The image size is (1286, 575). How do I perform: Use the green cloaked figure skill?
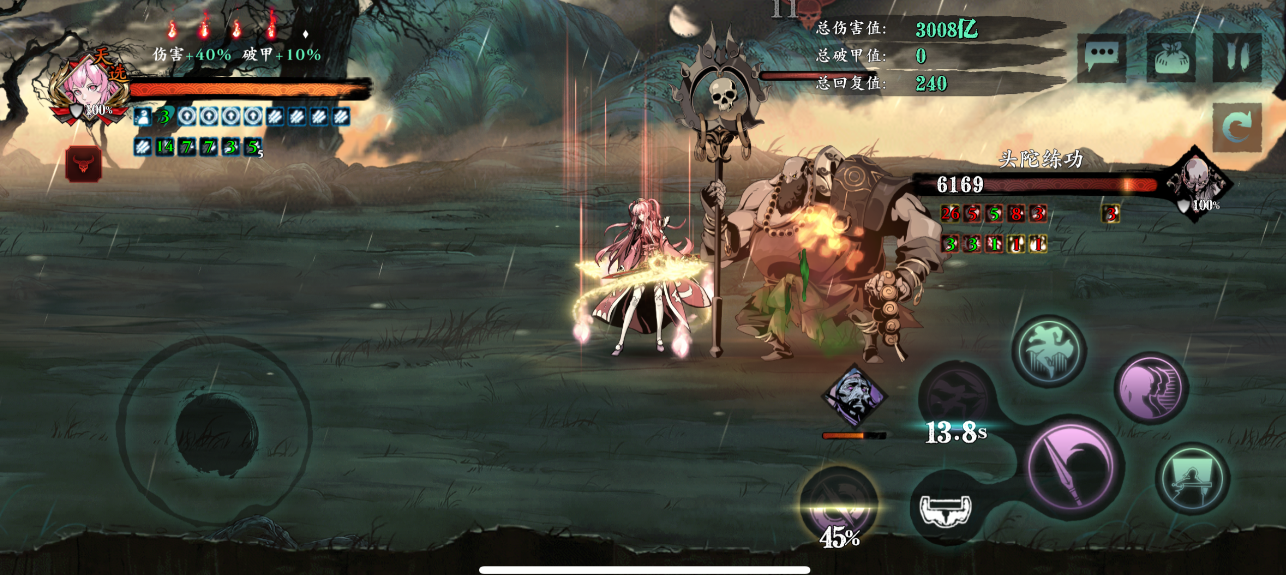pos(1049,352)
